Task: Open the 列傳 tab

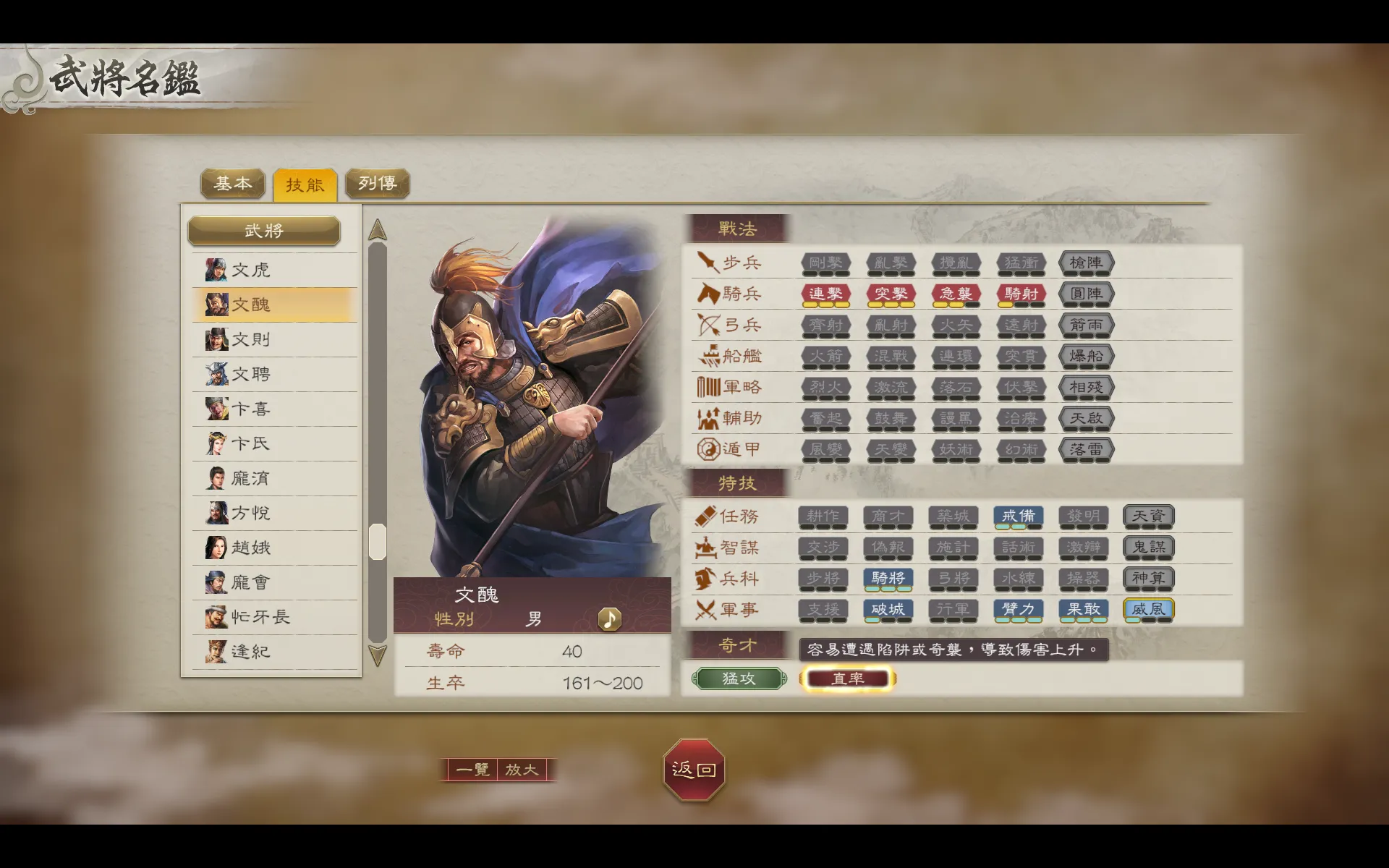Action: pos(378,184)
